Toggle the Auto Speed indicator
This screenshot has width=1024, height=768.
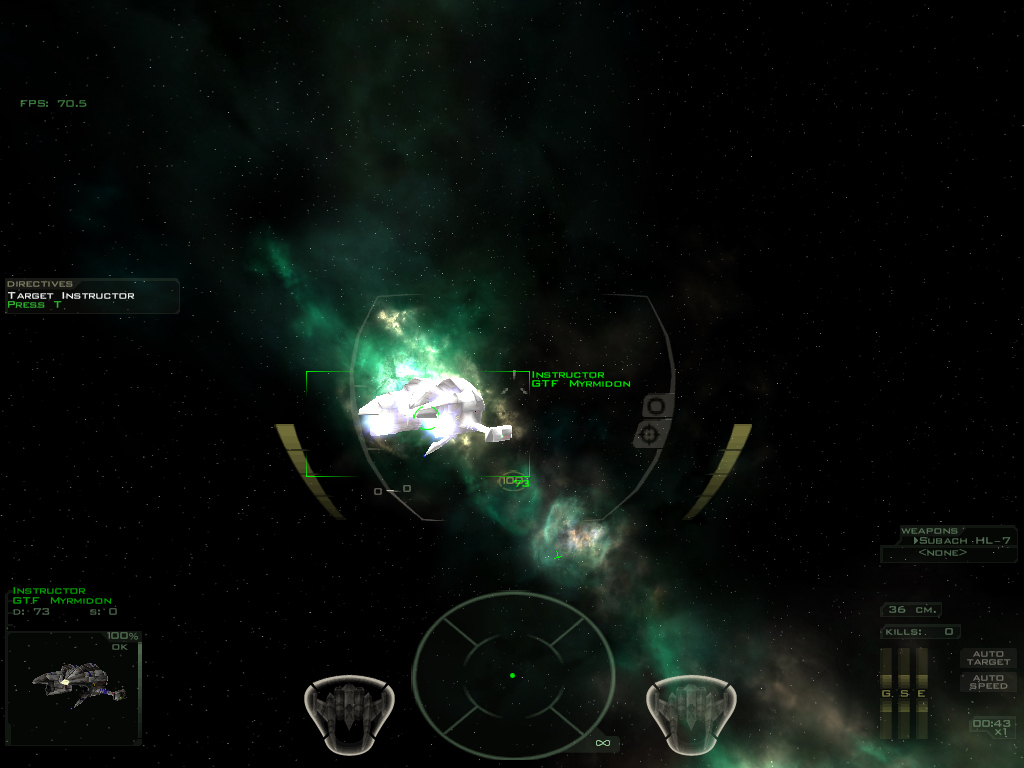(988, 682)
